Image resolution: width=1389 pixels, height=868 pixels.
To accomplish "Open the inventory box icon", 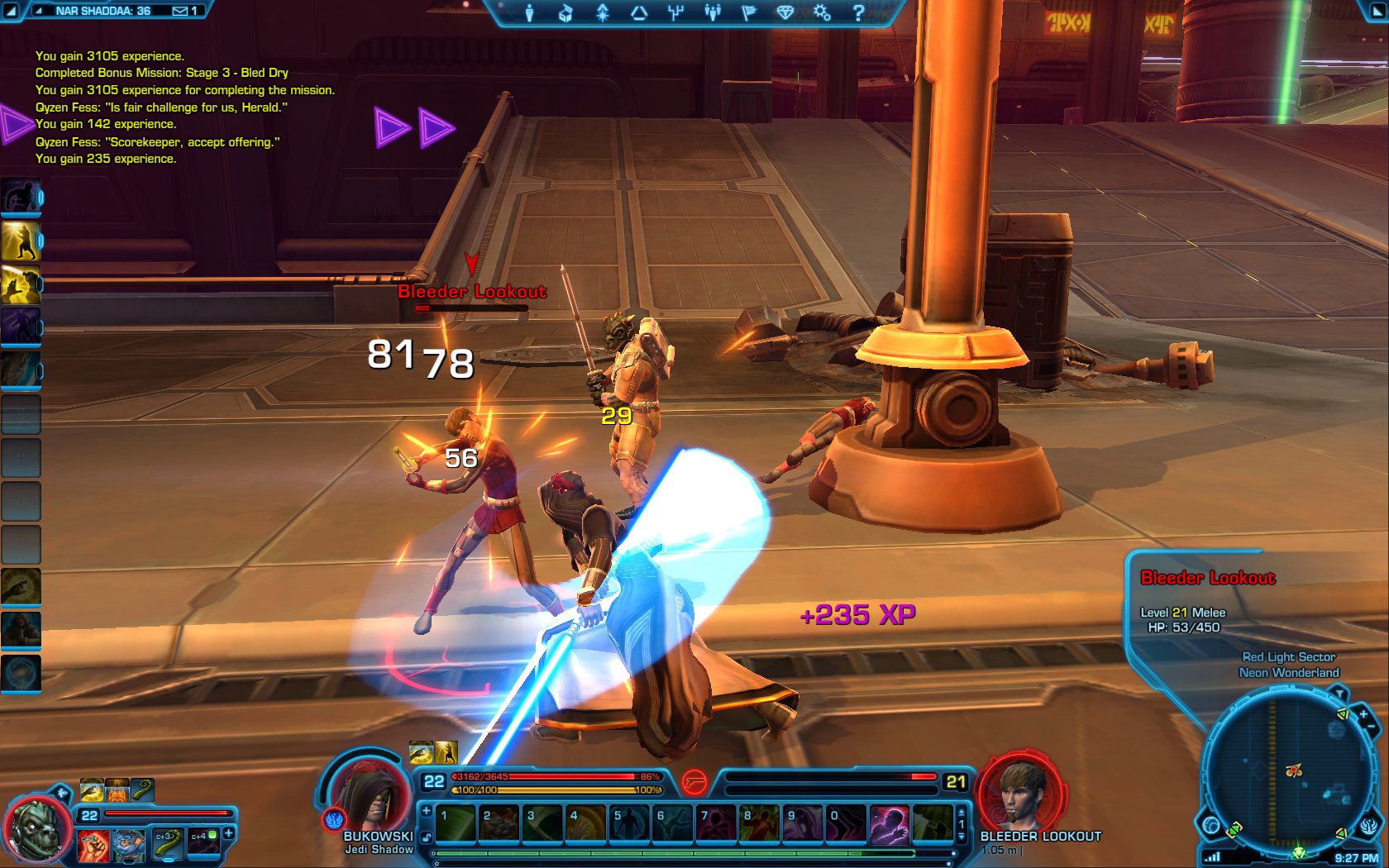I will pyautogui.click(x=566, y=13).
